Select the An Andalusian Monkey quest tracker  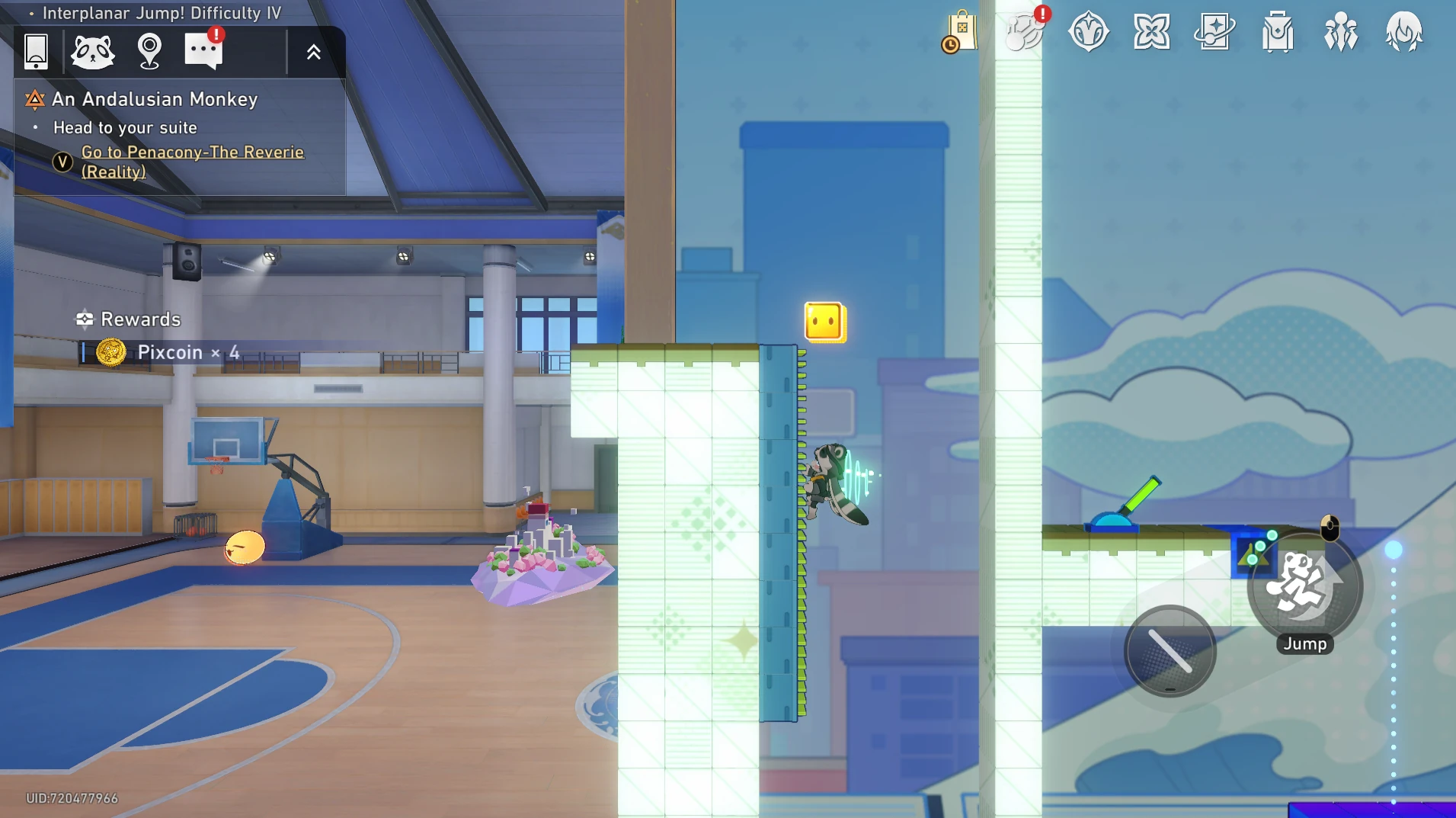point(155,99)
